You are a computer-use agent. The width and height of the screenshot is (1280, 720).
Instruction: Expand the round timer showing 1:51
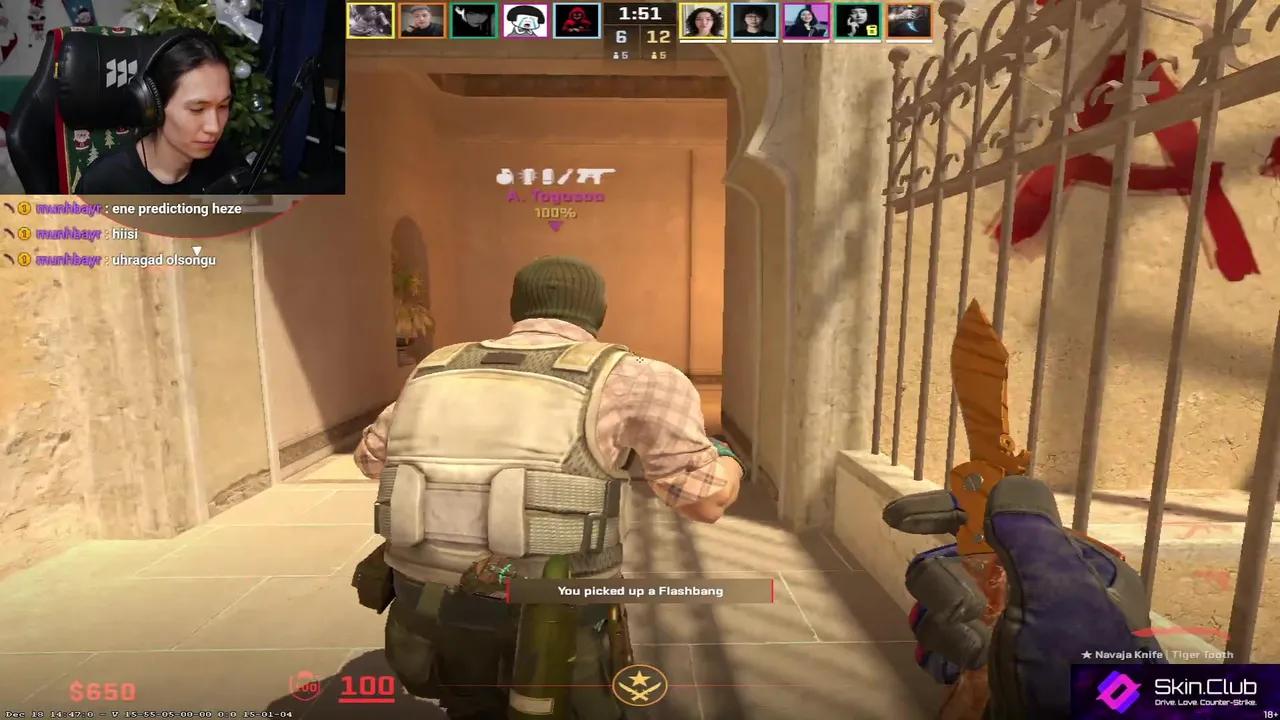[x=641, y=14]
